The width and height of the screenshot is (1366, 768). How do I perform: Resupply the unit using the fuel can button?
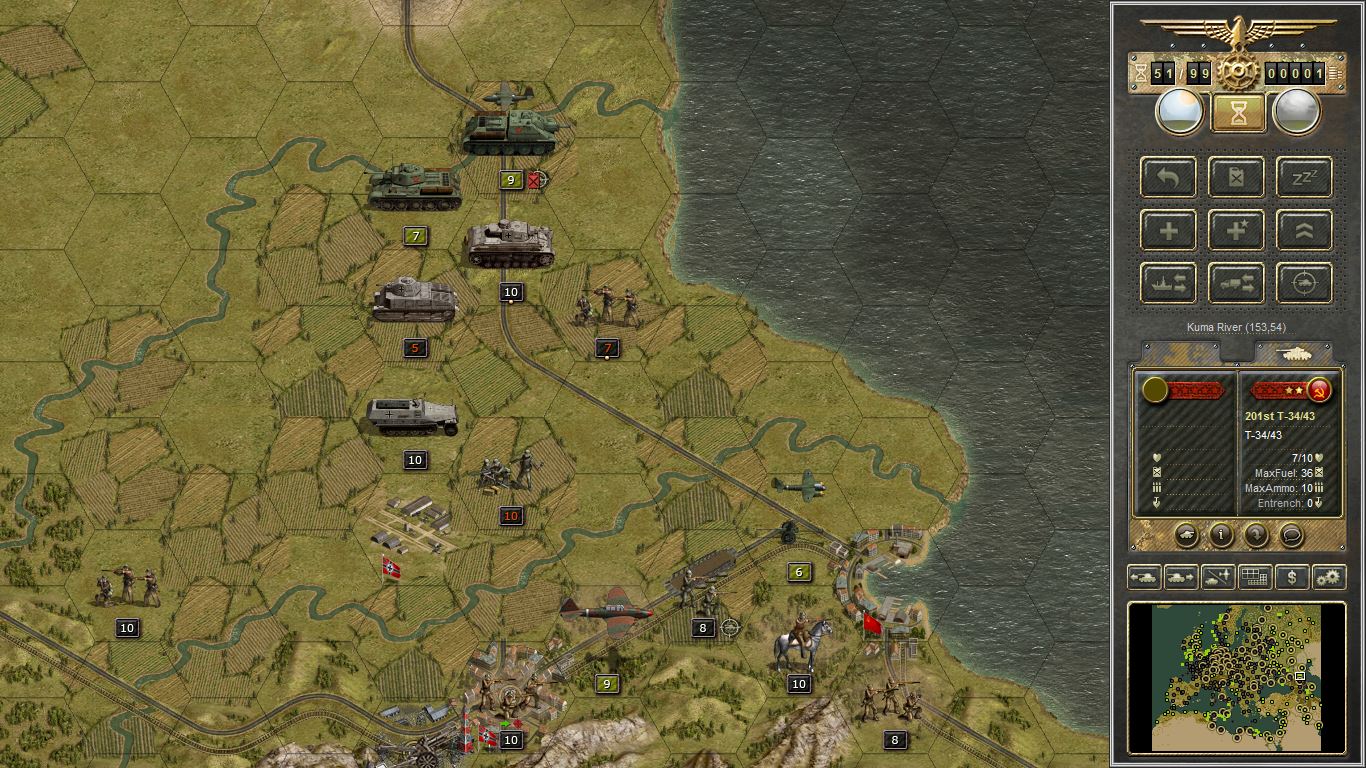1237,177
